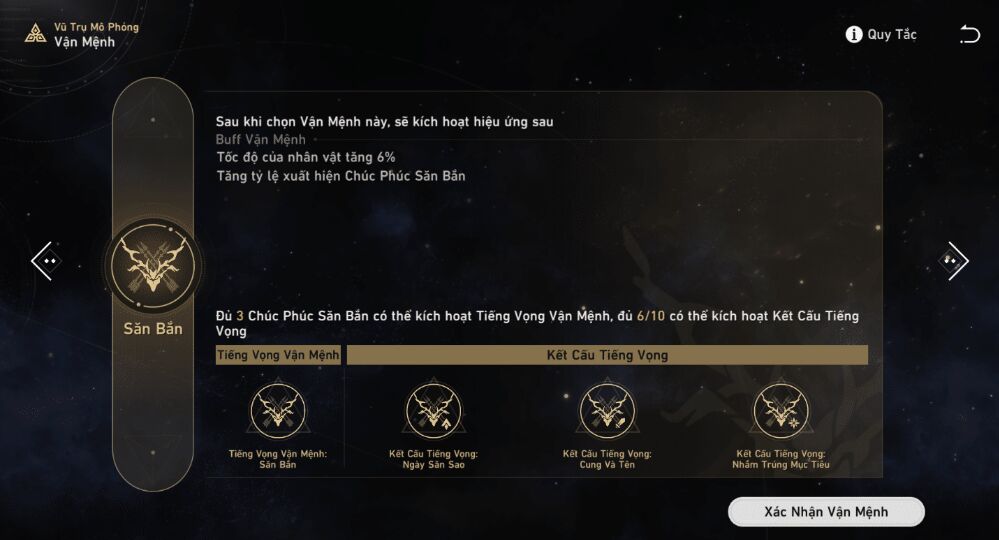Viewport: 999px width, 540px height.
Task: Go back using the return arrow
Action: point(969,35)
